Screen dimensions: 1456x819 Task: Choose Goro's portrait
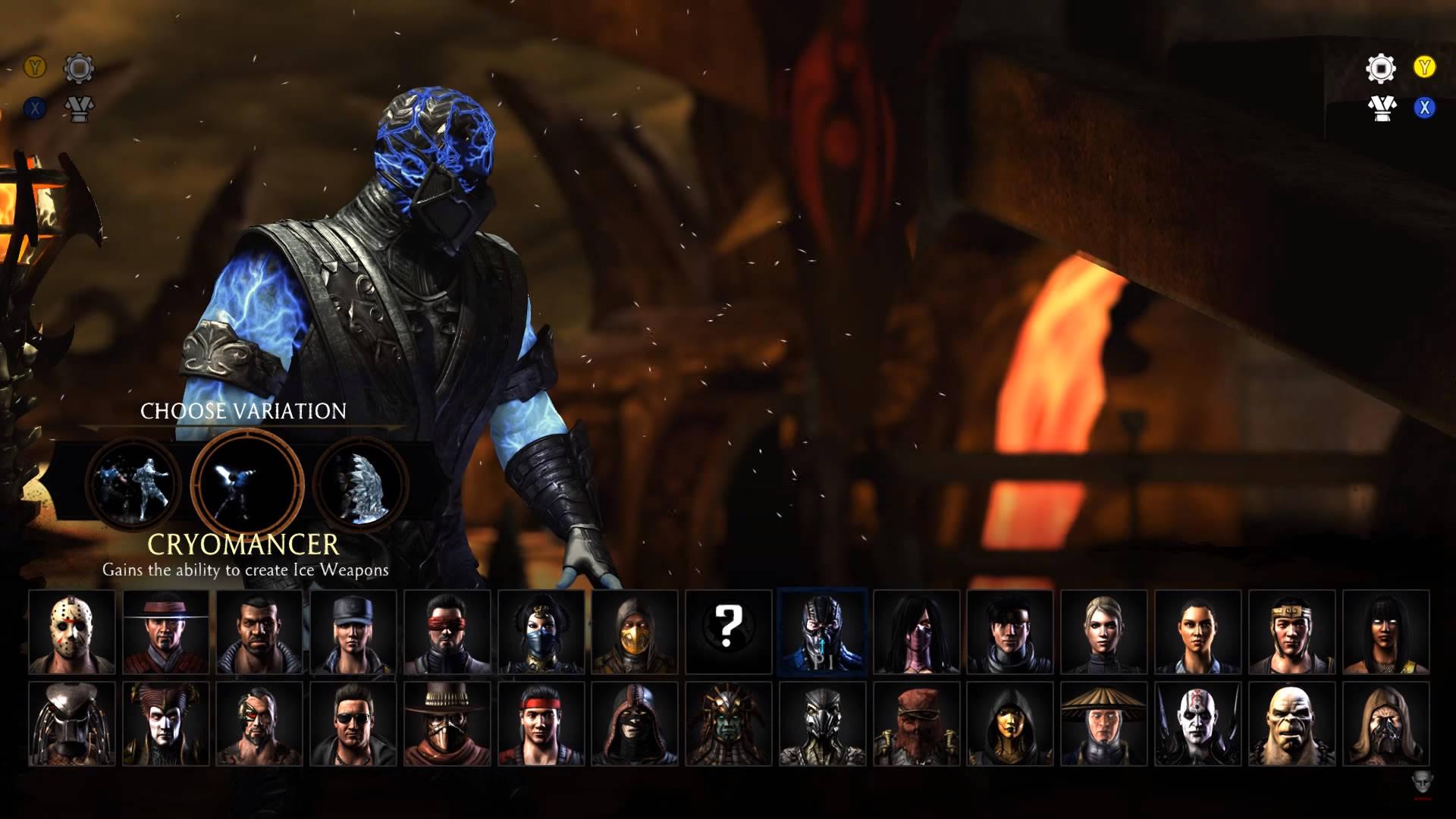coord(1291,723)
